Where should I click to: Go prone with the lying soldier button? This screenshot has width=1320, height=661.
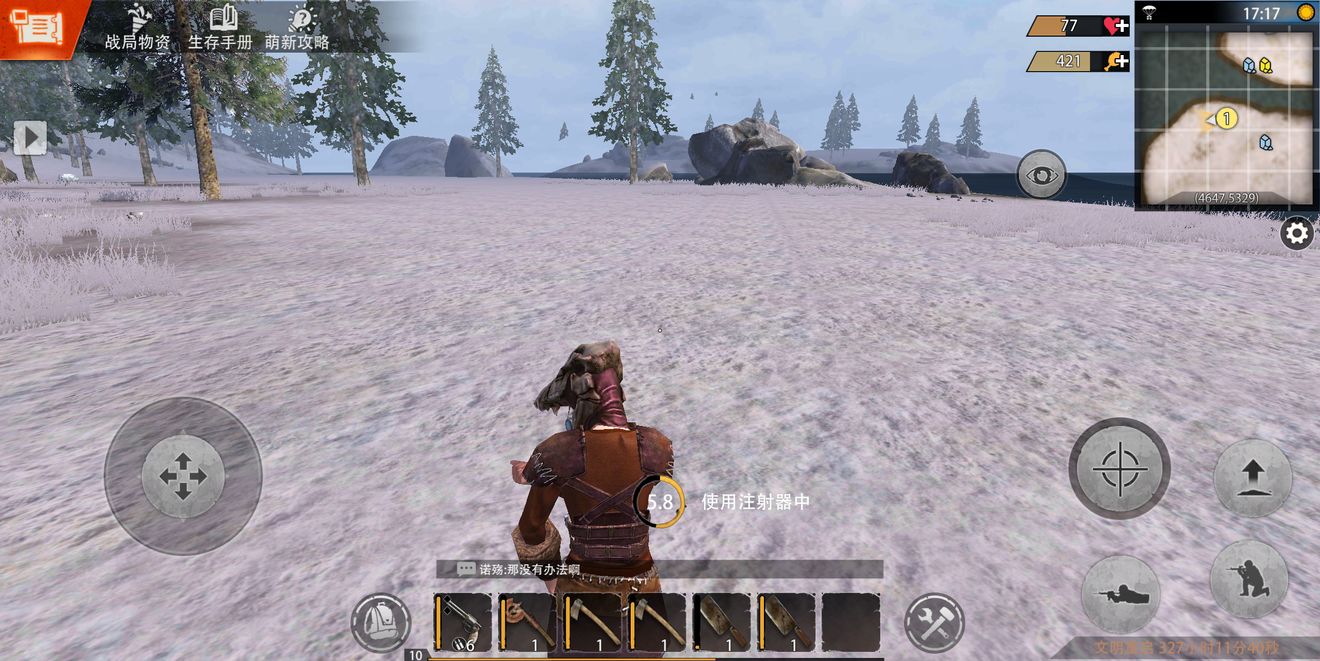1121,593
